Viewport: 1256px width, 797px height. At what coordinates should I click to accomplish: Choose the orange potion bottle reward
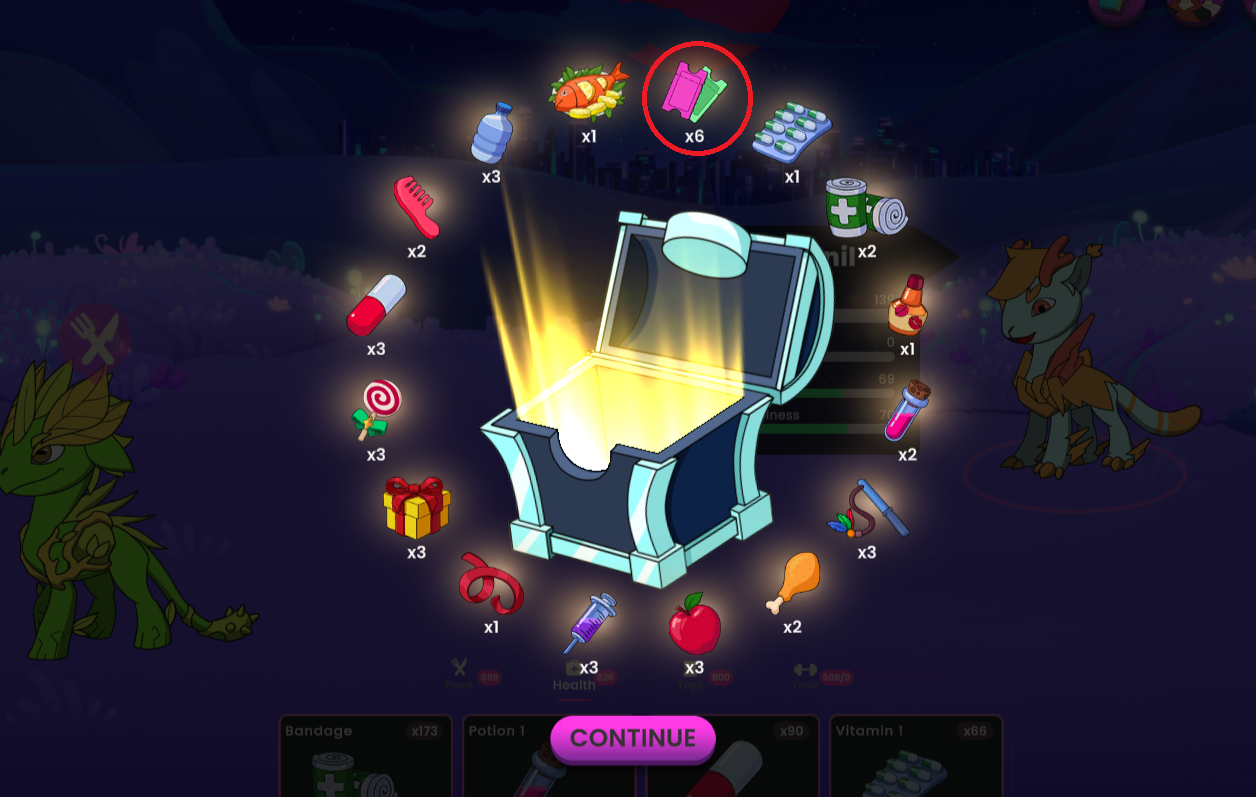tap(907, 305)
